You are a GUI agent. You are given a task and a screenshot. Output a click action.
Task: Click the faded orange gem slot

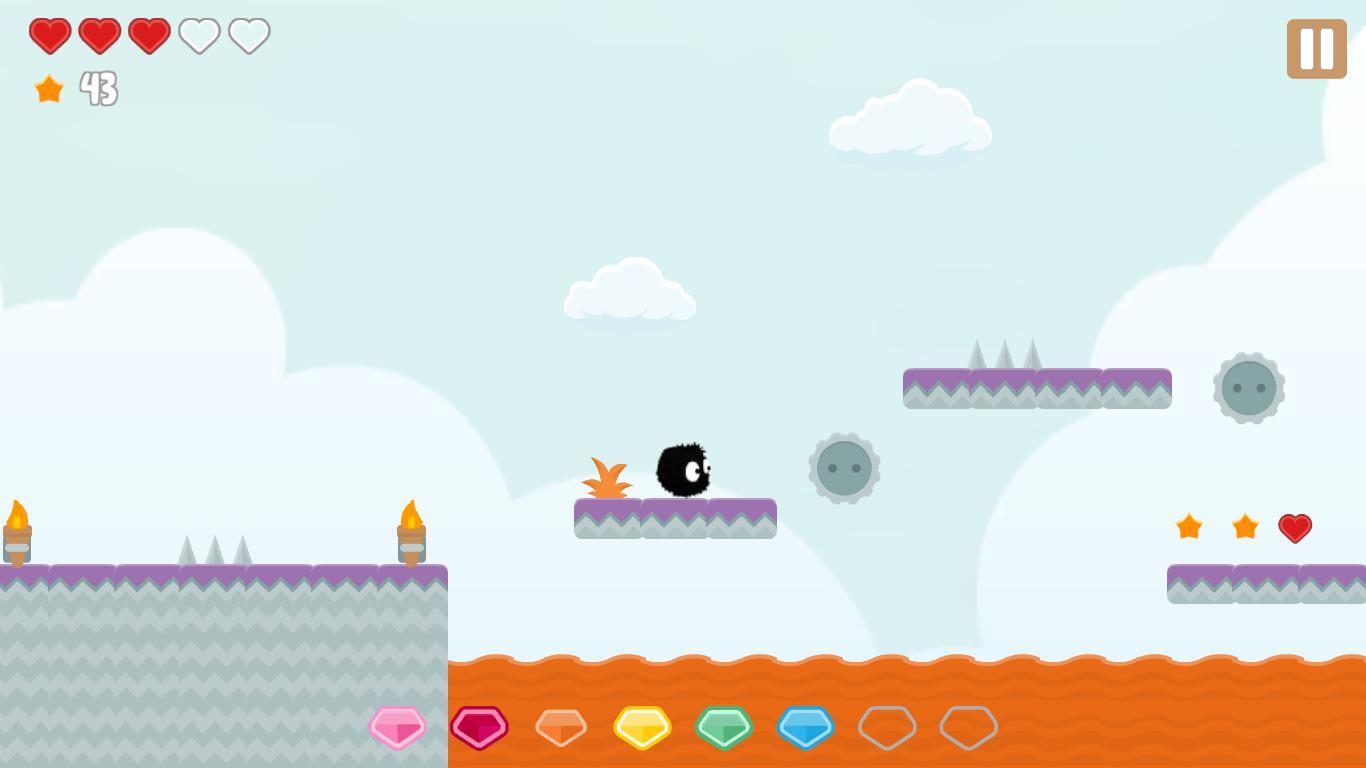coord(562,728)
